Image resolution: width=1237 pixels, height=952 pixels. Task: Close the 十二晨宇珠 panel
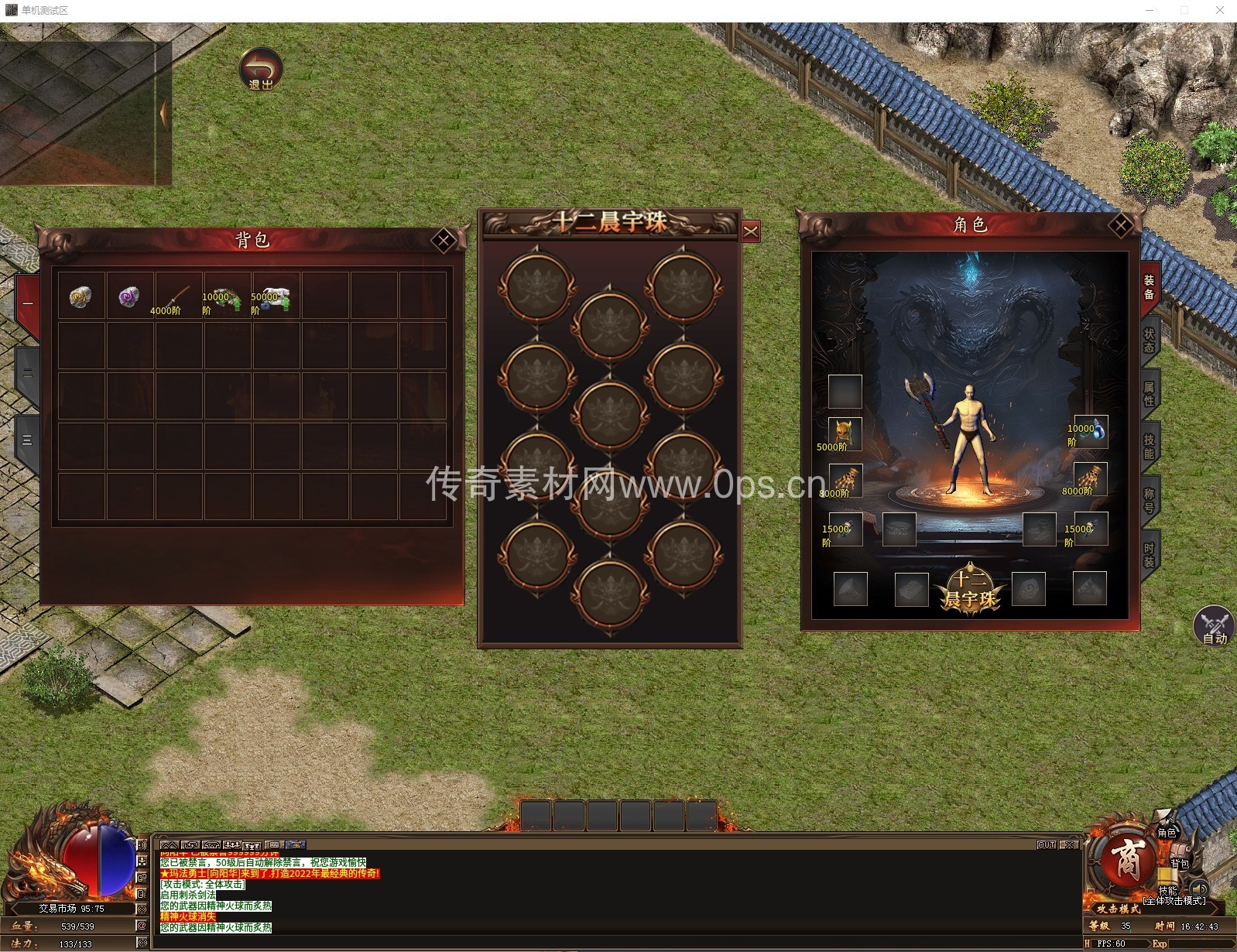coord(751,231)
